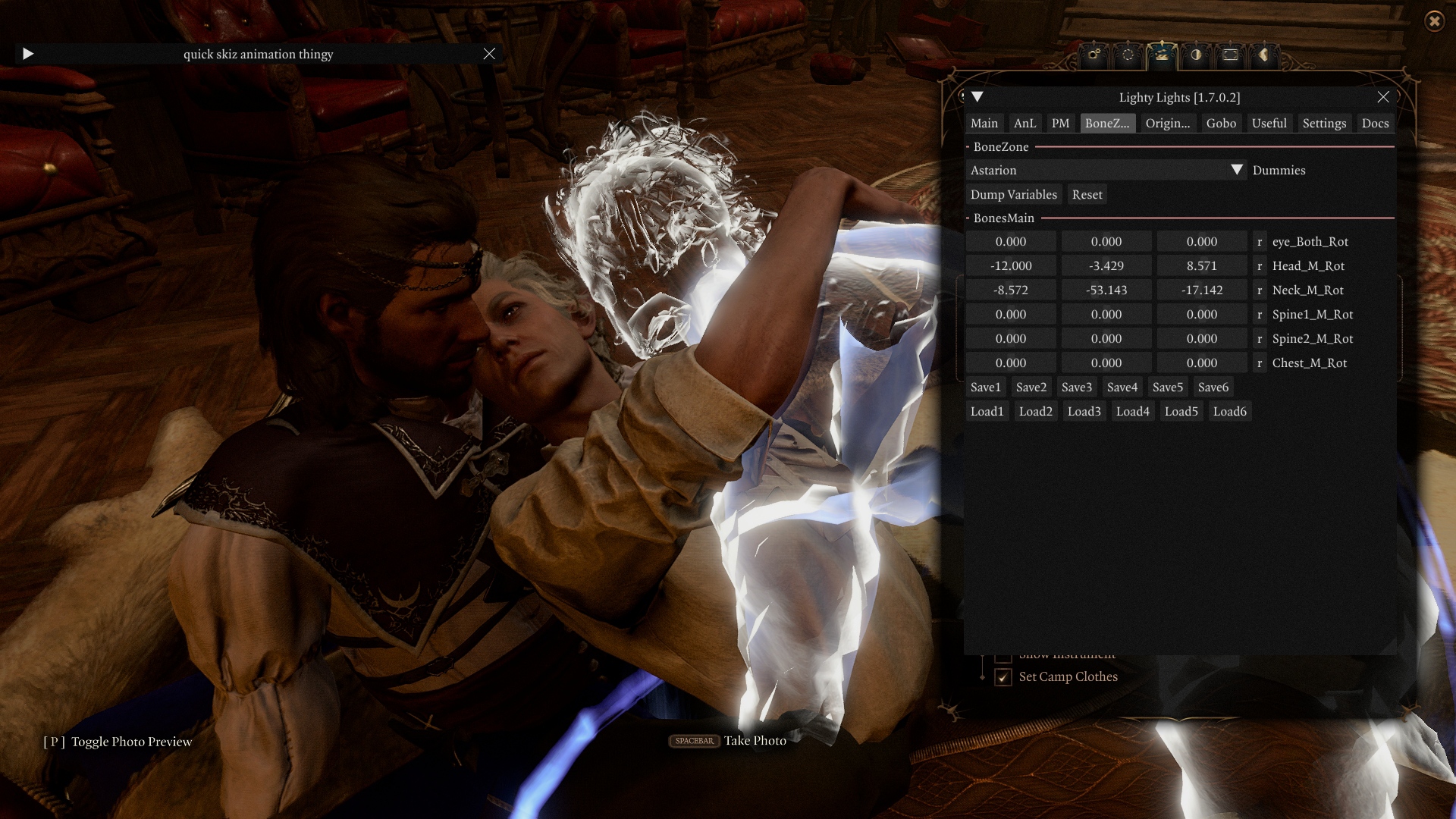1456x819 pixels.
Task: Select the Gobo tab
Action: coord(1220,123)
